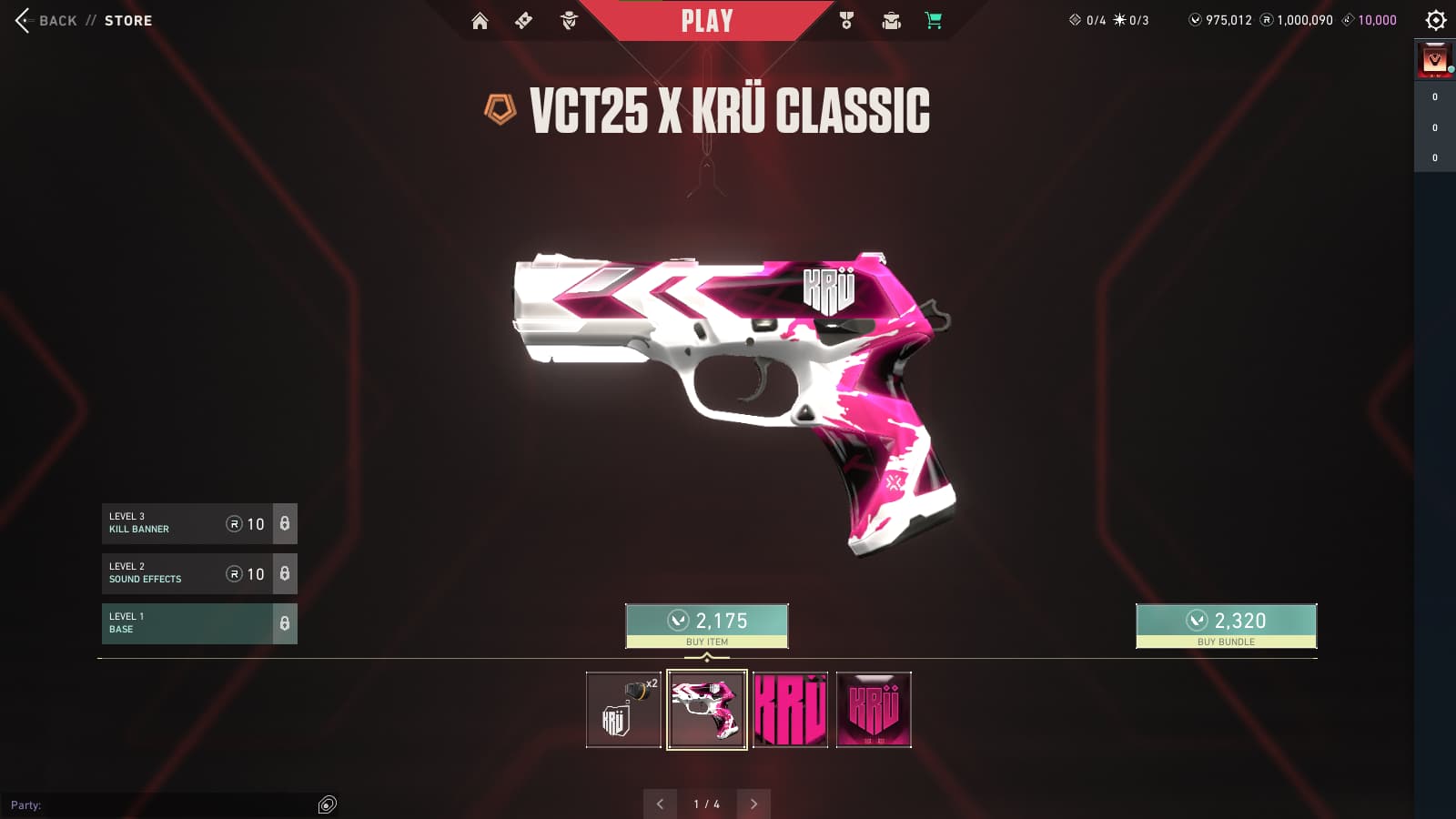Choose the KRÜ player card thumbnail

[874, 710]
